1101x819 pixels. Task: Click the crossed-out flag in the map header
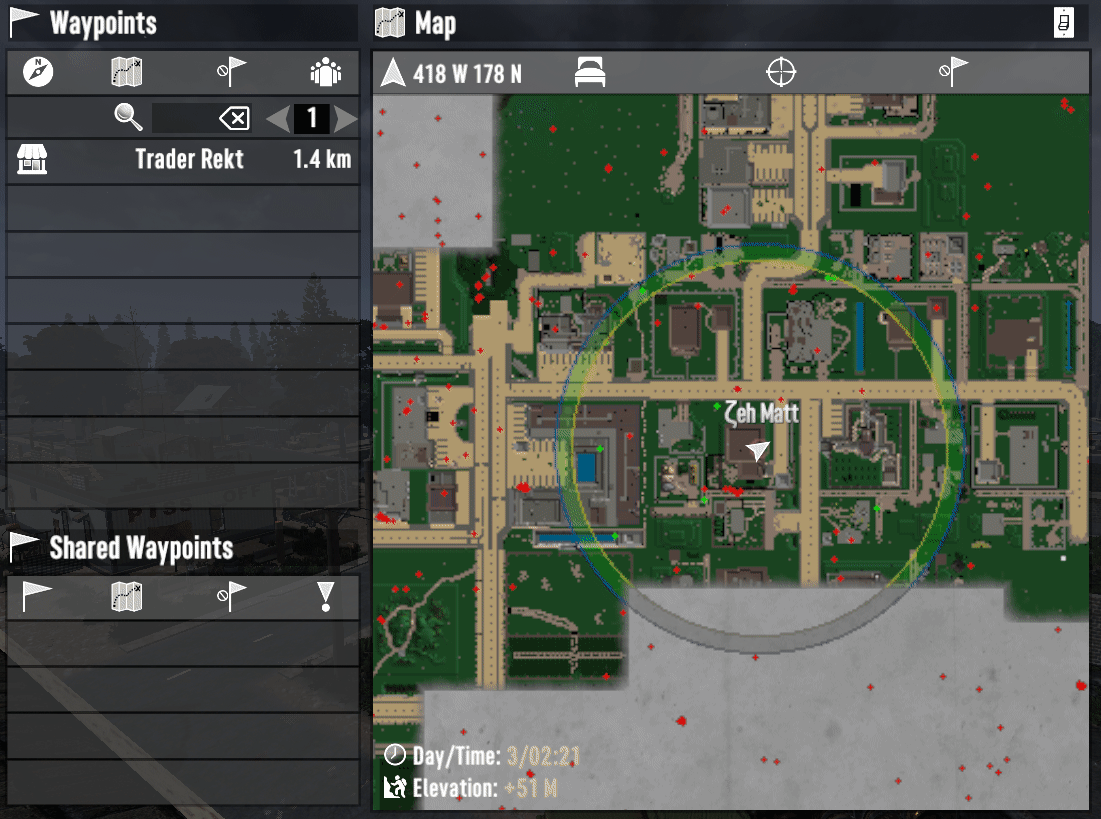(x=953, y=73)
